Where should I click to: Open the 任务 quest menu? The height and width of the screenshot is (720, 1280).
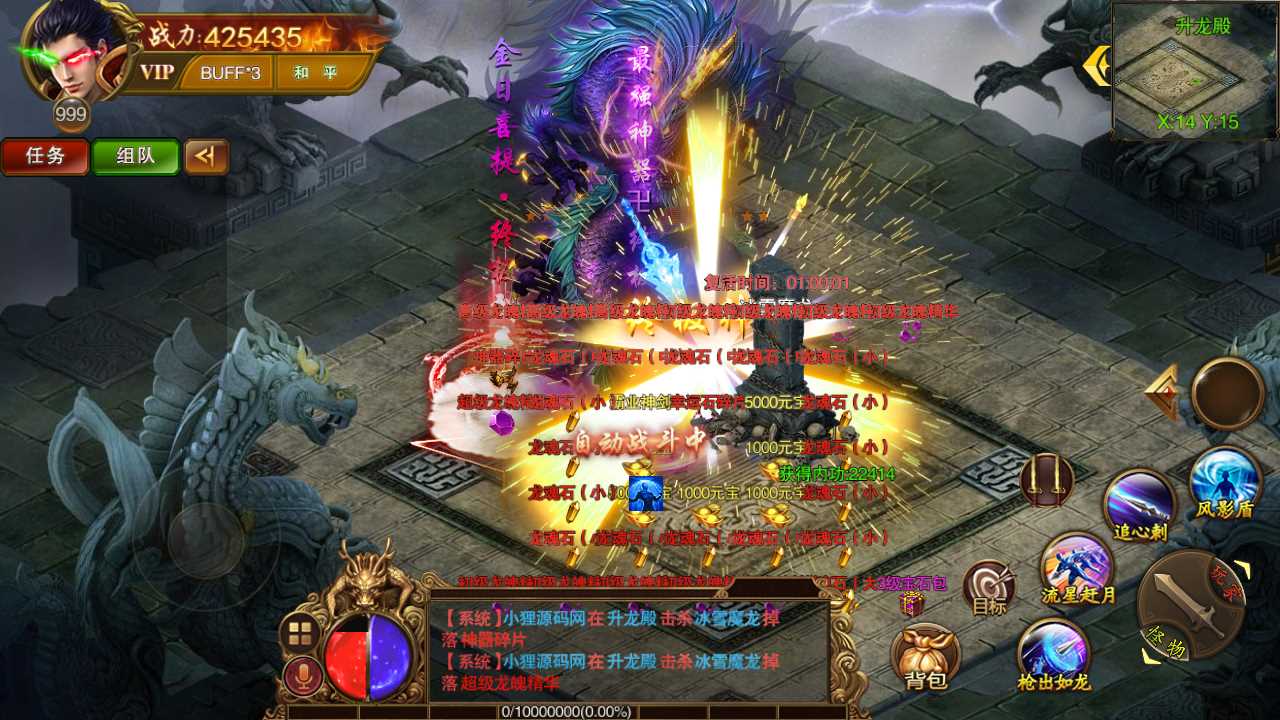point(45,157)
